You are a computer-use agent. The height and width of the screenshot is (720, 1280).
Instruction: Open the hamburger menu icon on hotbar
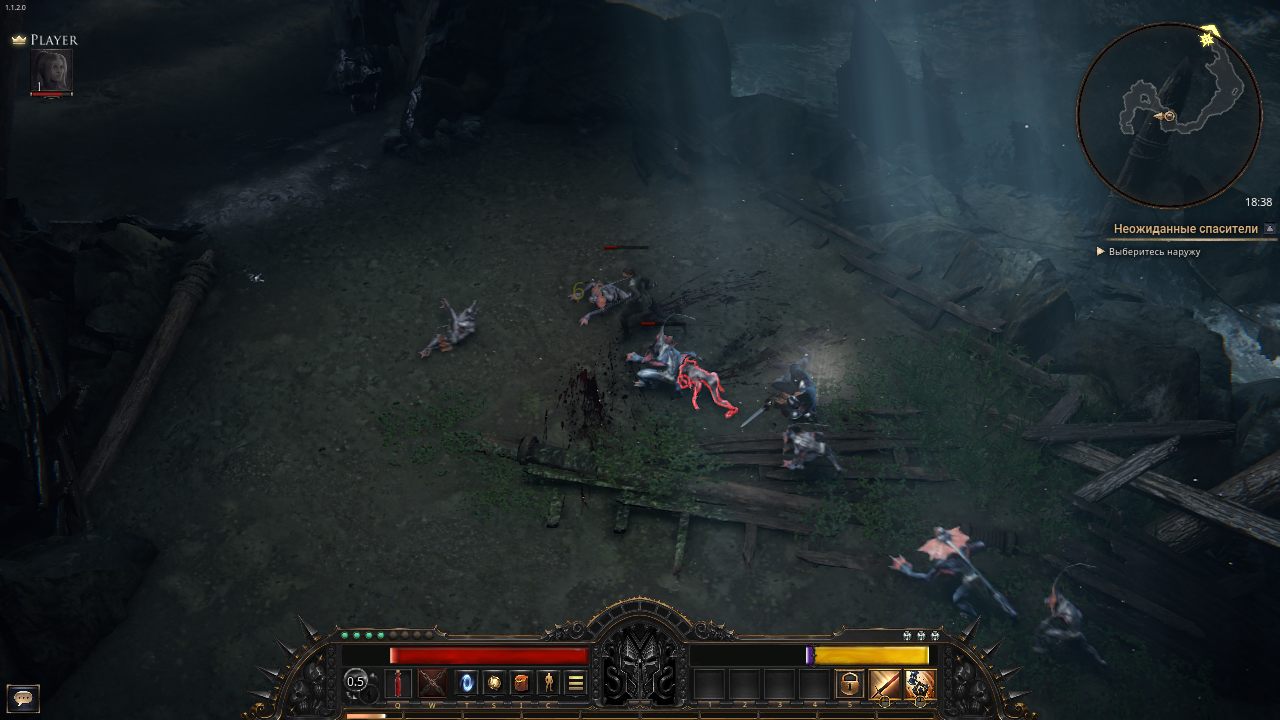tap(577, 684)
